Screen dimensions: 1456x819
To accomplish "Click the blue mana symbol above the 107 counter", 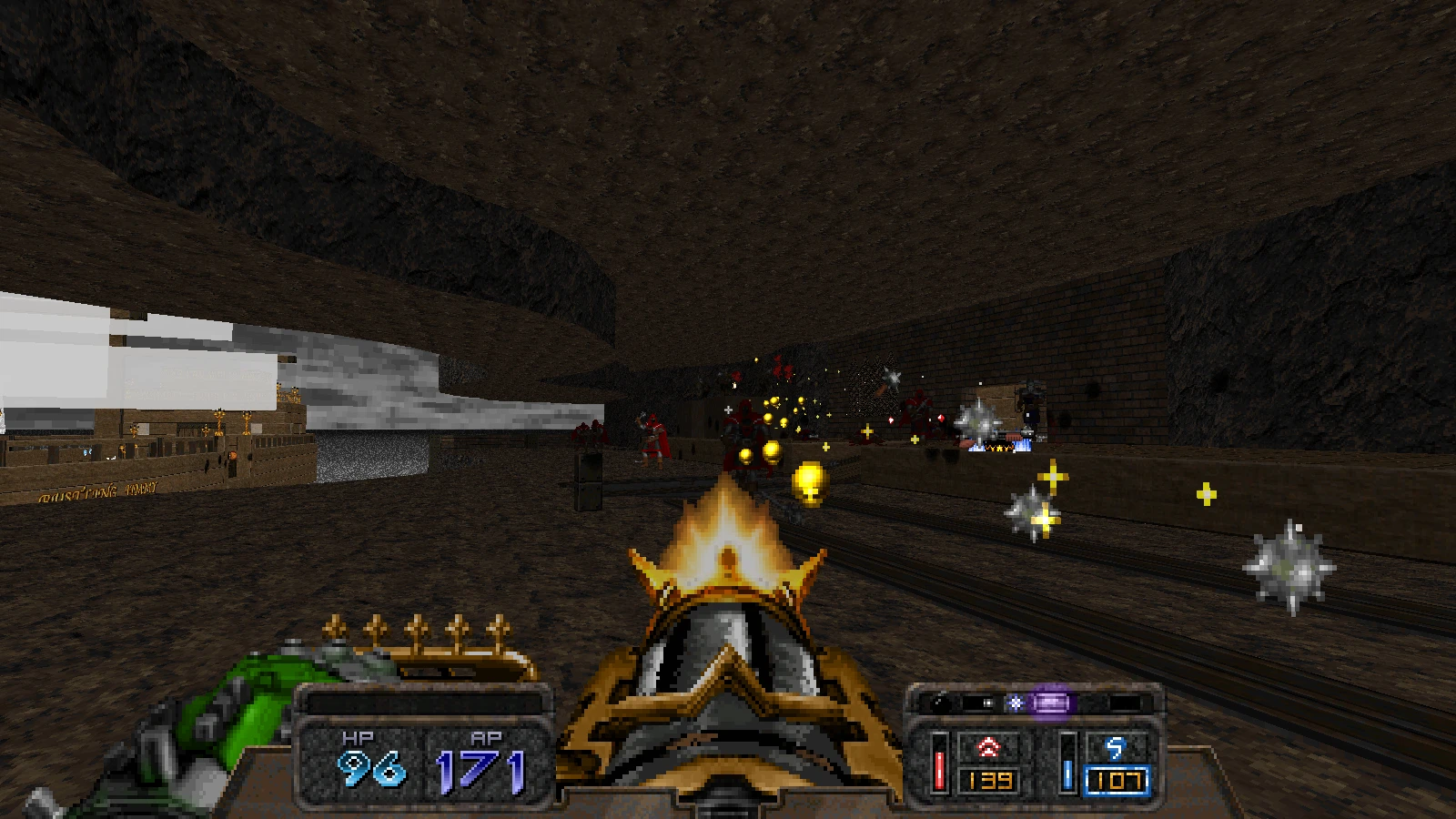I will point(1116,748).
